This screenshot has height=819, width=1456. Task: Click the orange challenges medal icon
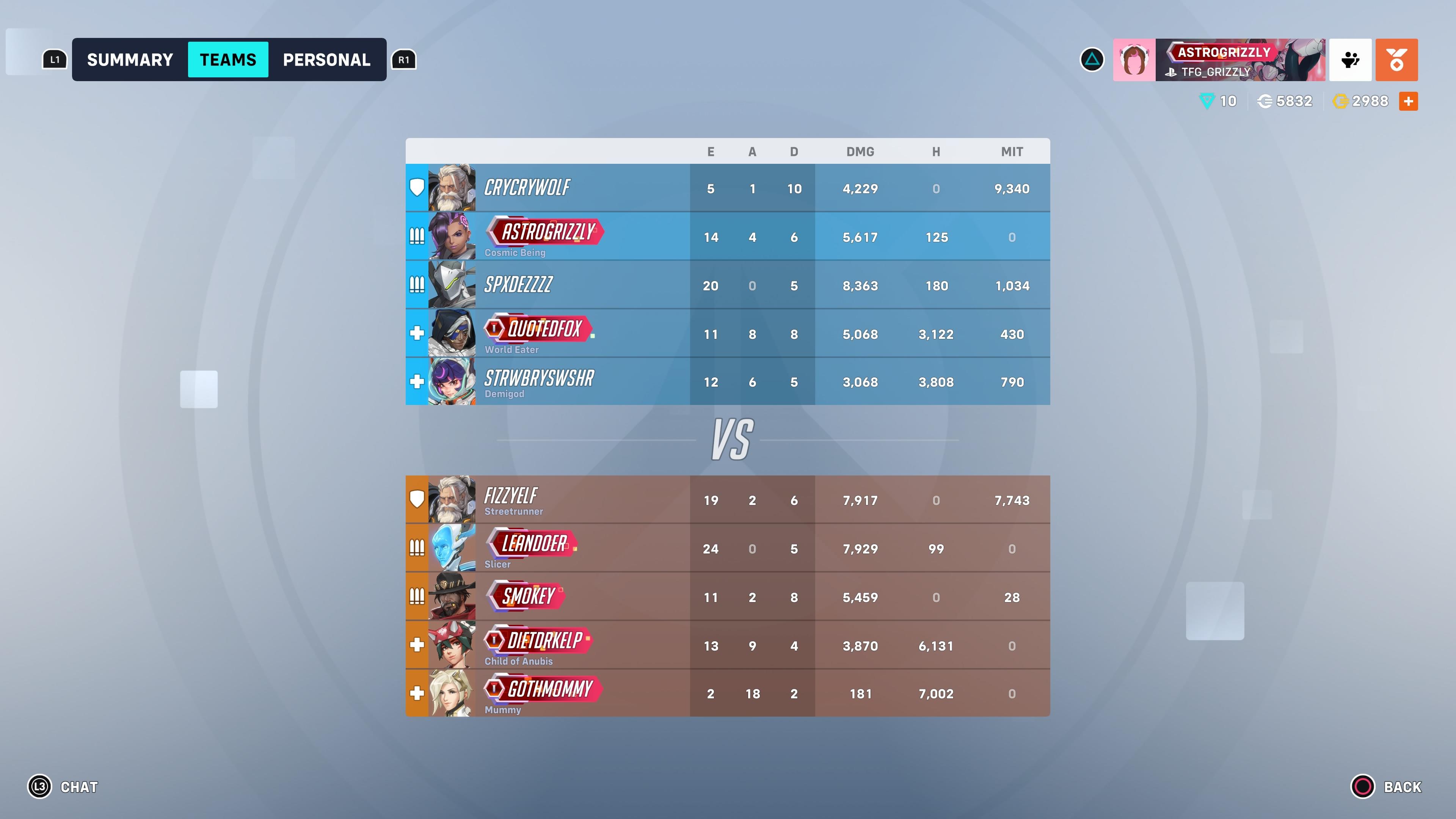pyautogui.click(x=1396, y=60)
